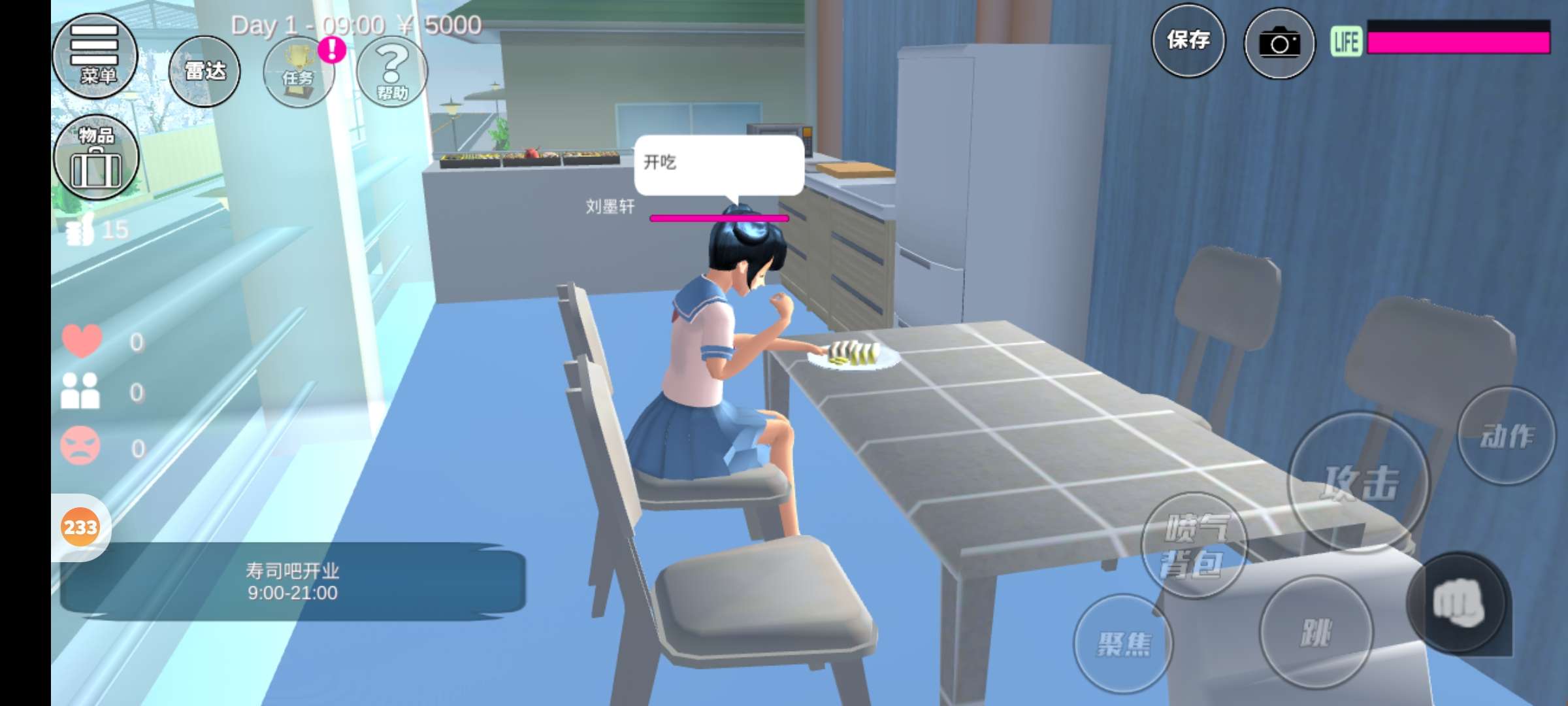Tap the 聚焦 focus button
The image size is (1568, 706).
pos(1122,644)
